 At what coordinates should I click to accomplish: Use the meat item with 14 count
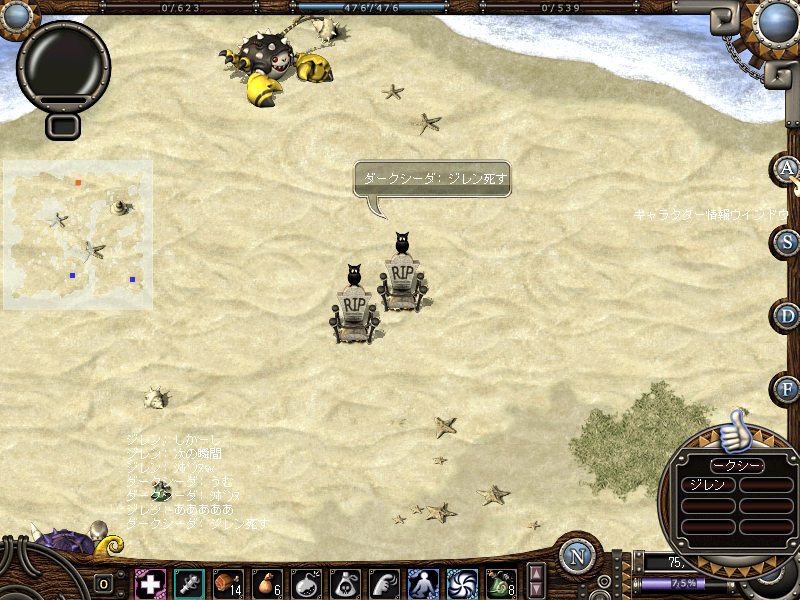pyautogui.click(x=228, y=583)
